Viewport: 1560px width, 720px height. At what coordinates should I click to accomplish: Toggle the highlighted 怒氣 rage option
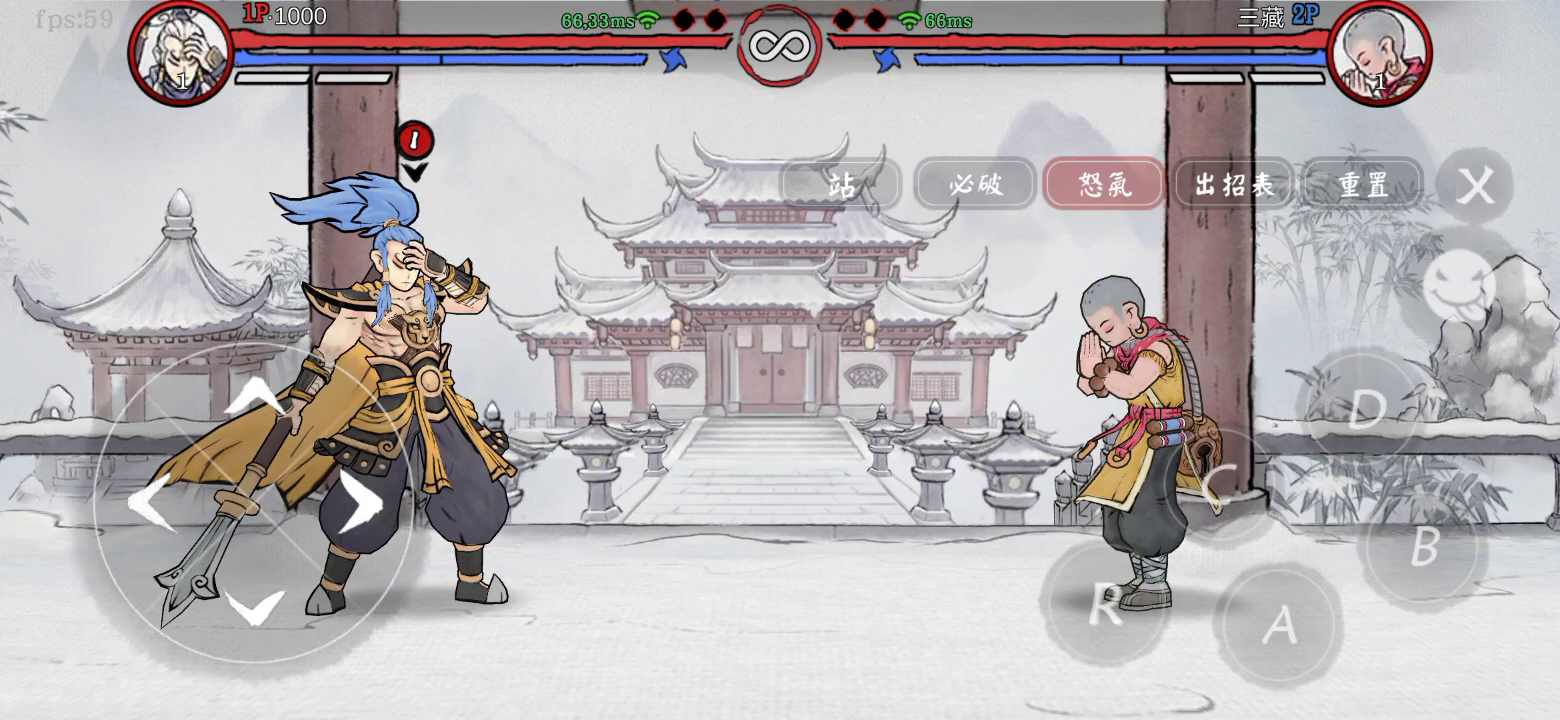1104,185
